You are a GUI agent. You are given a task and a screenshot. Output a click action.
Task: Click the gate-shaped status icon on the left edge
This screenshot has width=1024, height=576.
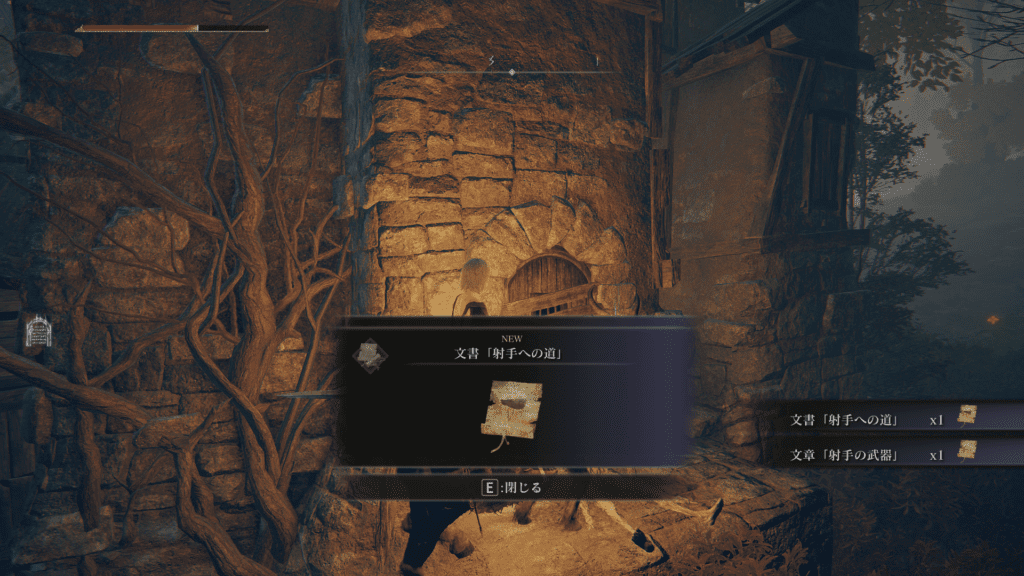coord(36,331)
